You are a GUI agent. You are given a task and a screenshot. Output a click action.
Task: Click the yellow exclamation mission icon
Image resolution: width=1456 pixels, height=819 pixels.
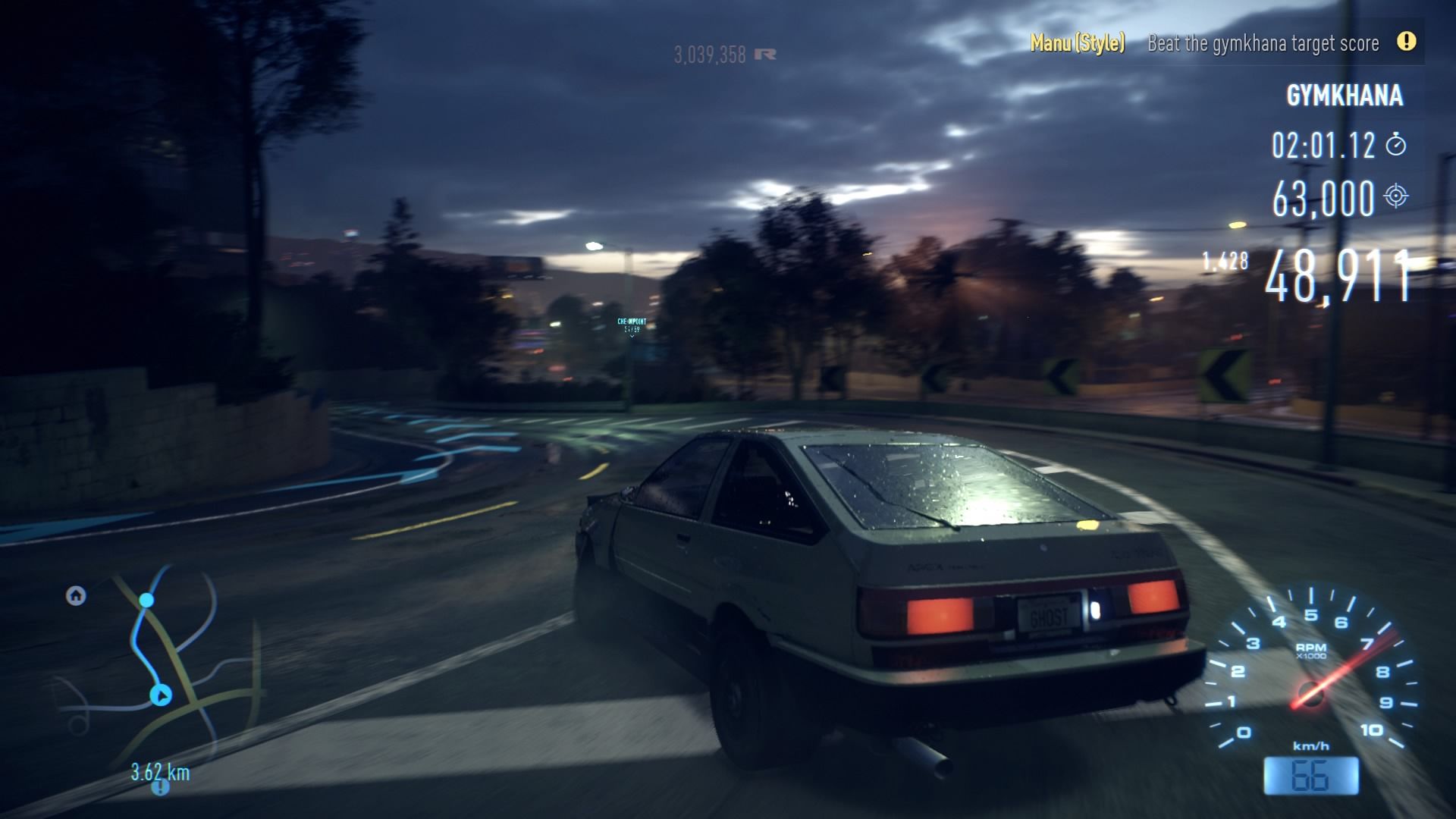(x=1406, y=42)
